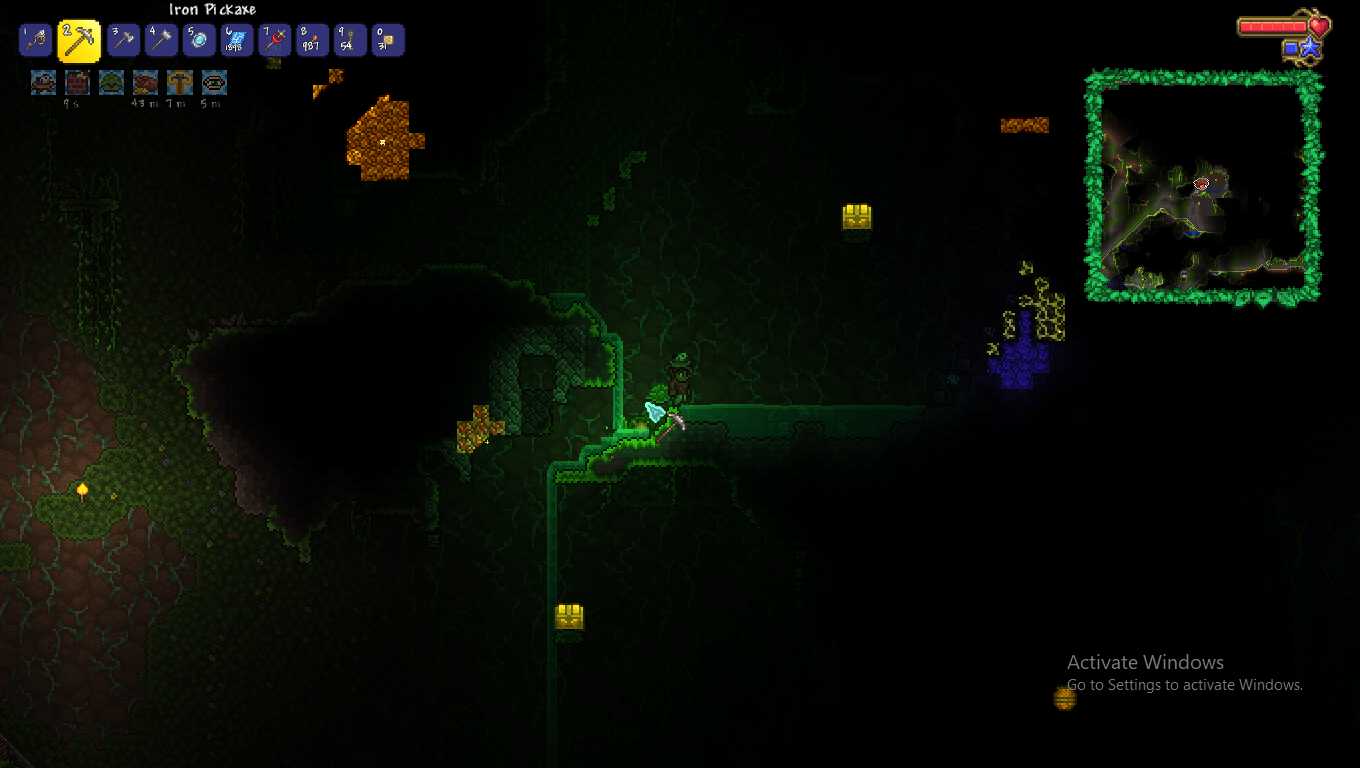The image size is (1360, 768).
Task: Select the red flare item in hotbar slot 7
Action: 274,40
